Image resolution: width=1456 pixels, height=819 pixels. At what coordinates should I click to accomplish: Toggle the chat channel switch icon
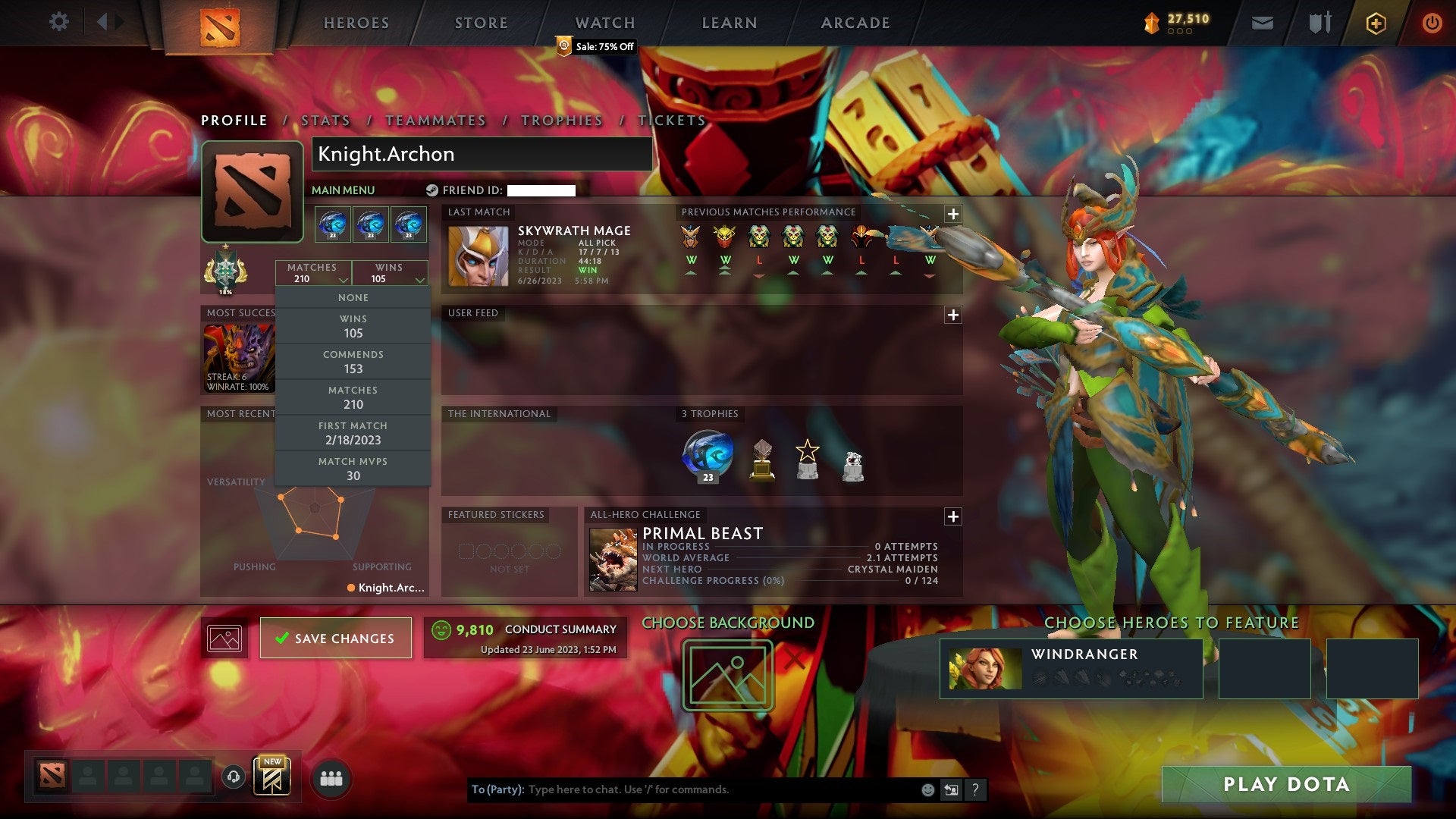pyautogui.click(x=950, y=789)
